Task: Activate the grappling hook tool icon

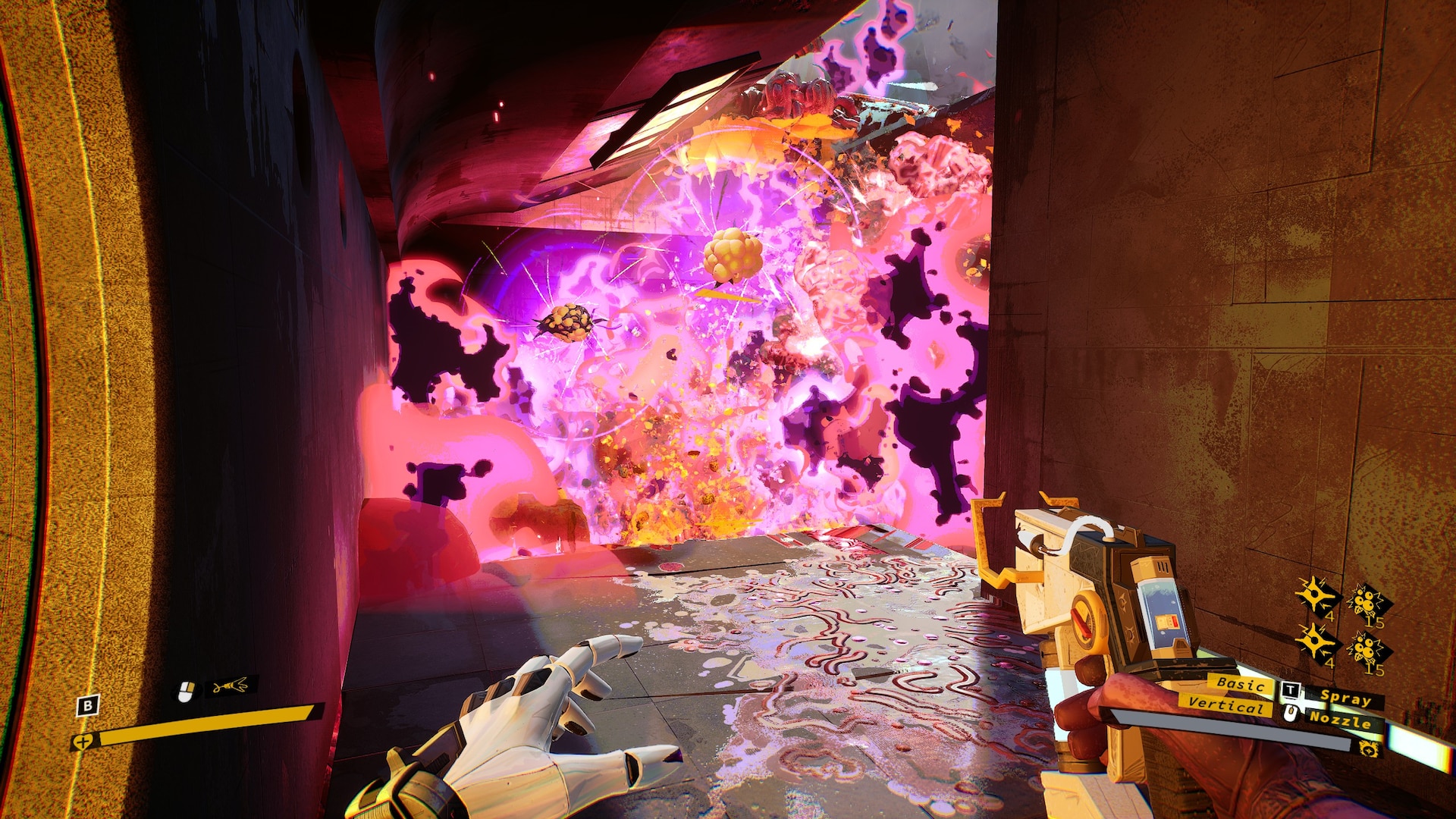Action: click(230, 687)
